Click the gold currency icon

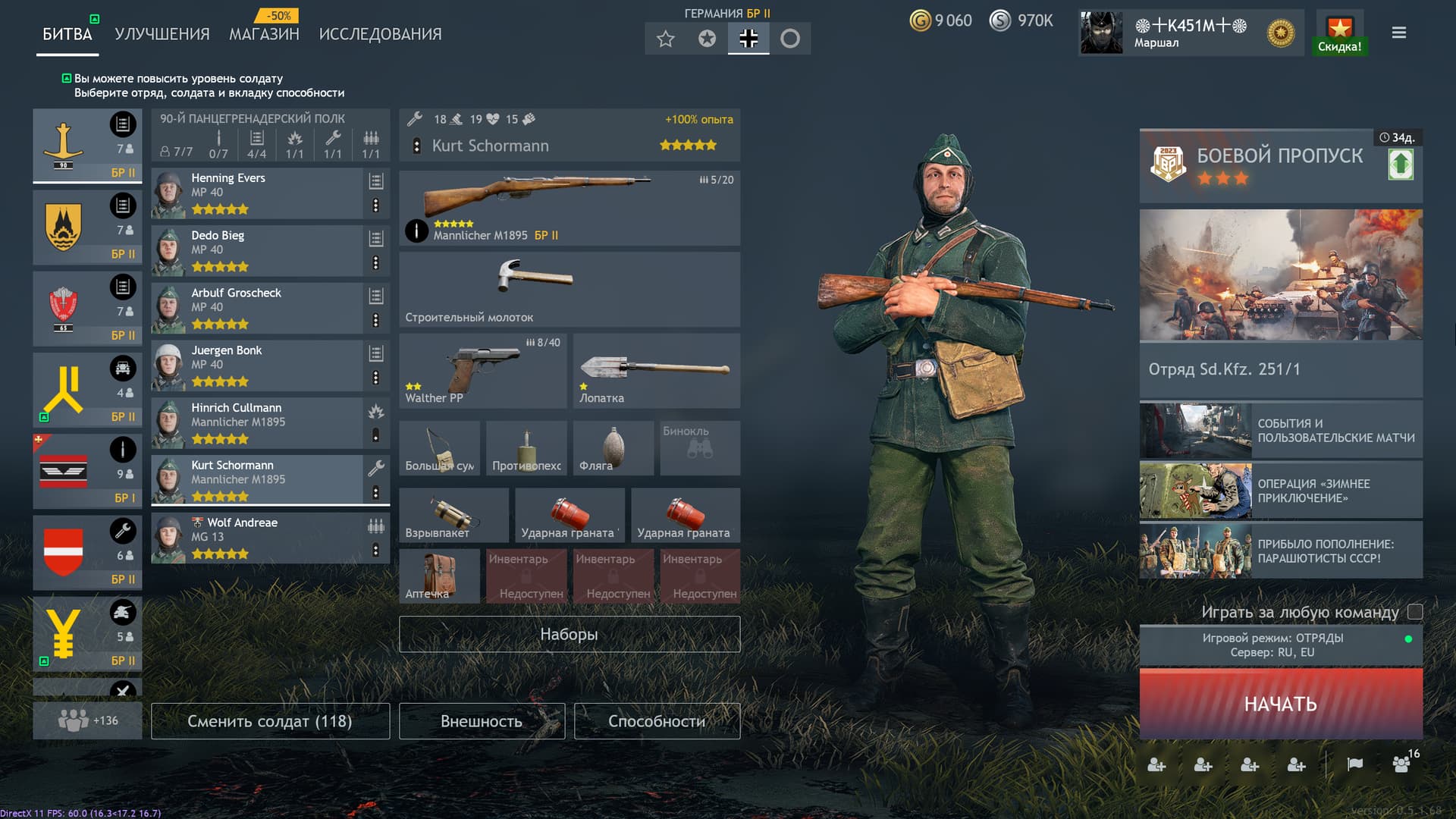(920, 20)
